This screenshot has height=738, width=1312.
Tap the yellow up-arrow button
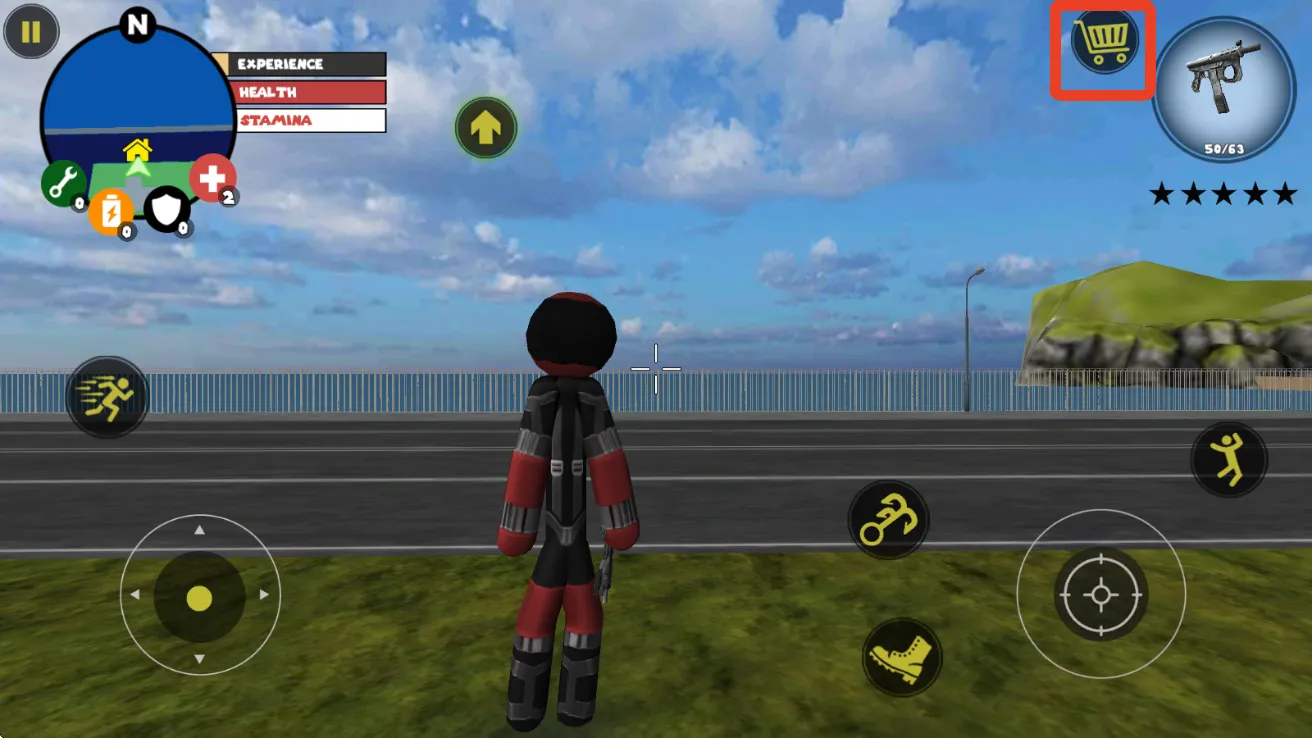[x=486, y=128]
